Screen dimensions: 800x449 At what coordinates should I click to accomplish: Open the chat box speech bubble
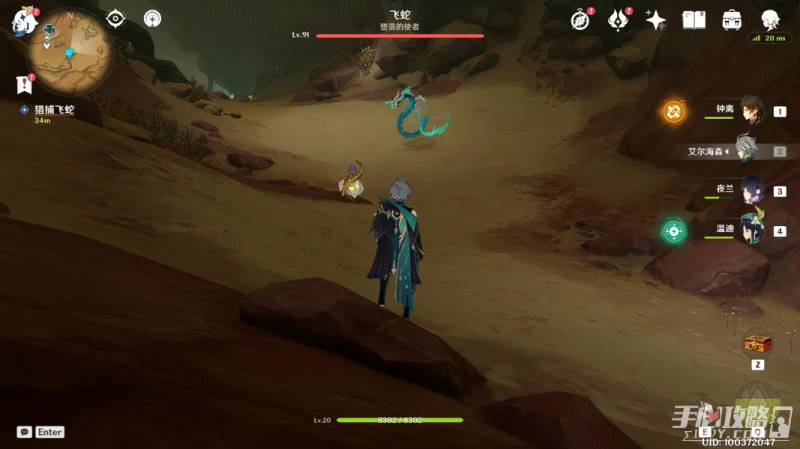pos(24,432)
